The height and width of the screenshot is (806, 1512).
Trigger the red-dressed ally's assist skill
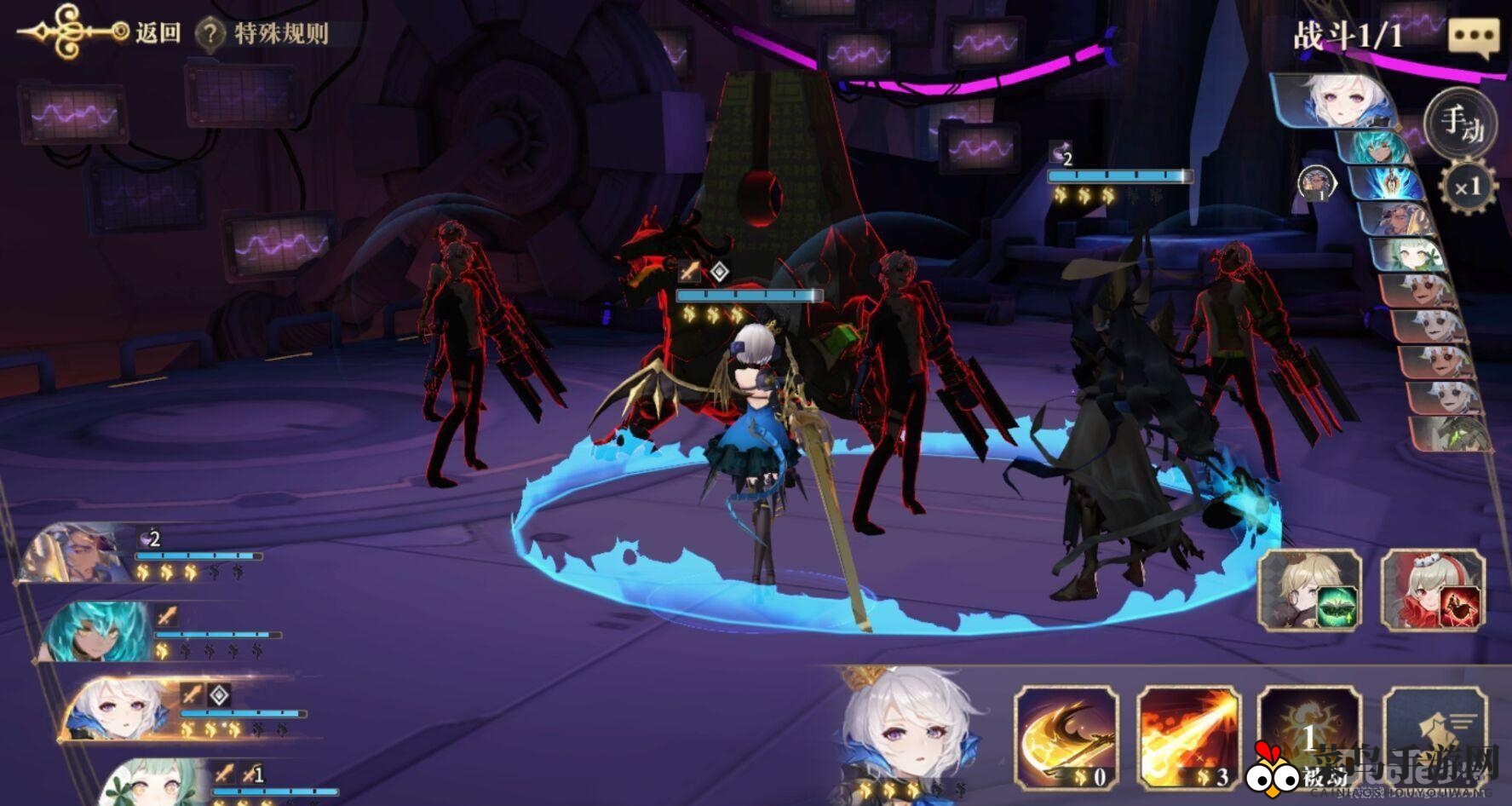[1433, 590]
